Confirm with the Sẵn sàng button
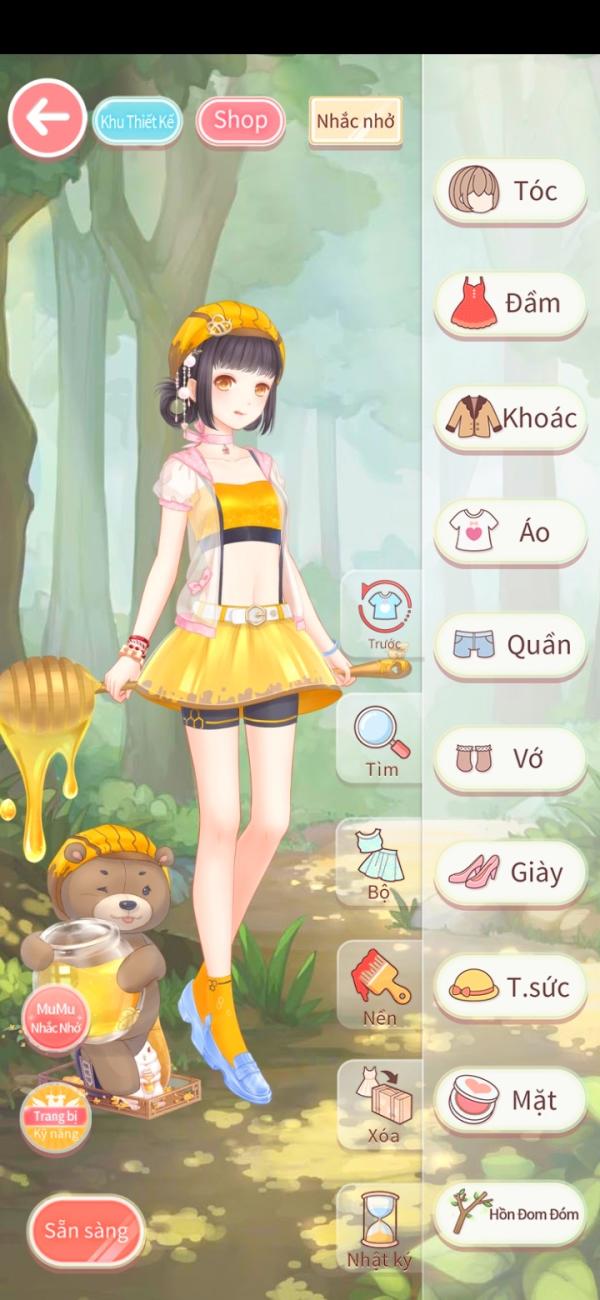 click(x=86, y=1230)
